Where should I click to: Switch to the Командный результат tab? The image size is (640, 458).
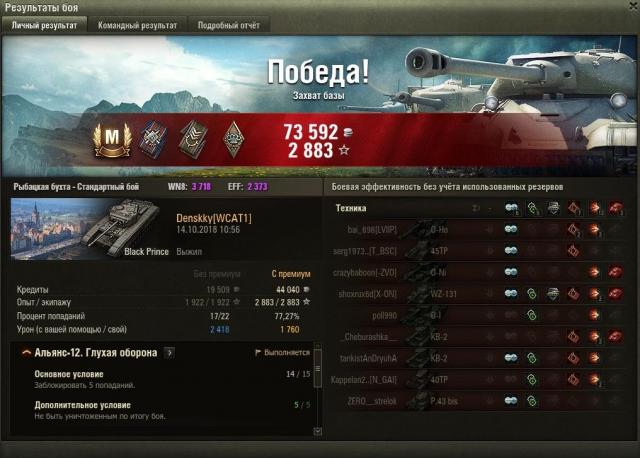coord(137,25)
